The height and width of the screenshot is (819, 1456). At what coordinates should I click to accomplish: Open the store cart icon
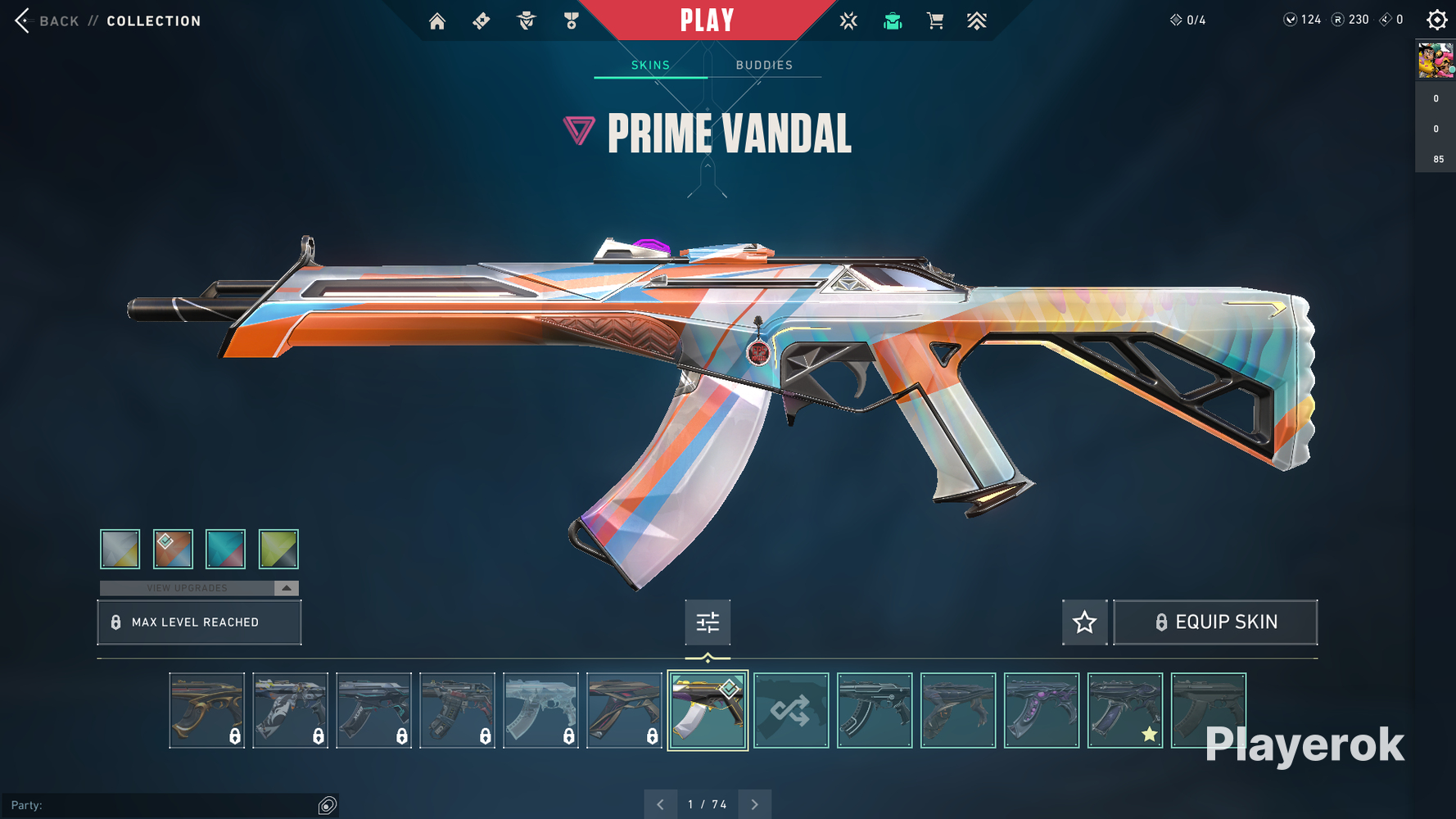coord(935,21)
